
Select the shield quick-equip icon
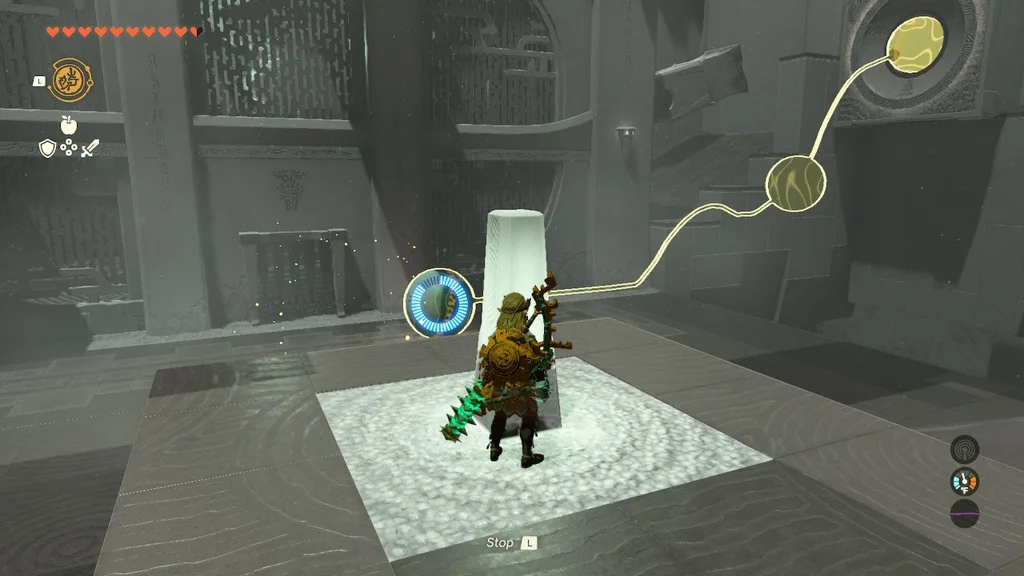47,148
